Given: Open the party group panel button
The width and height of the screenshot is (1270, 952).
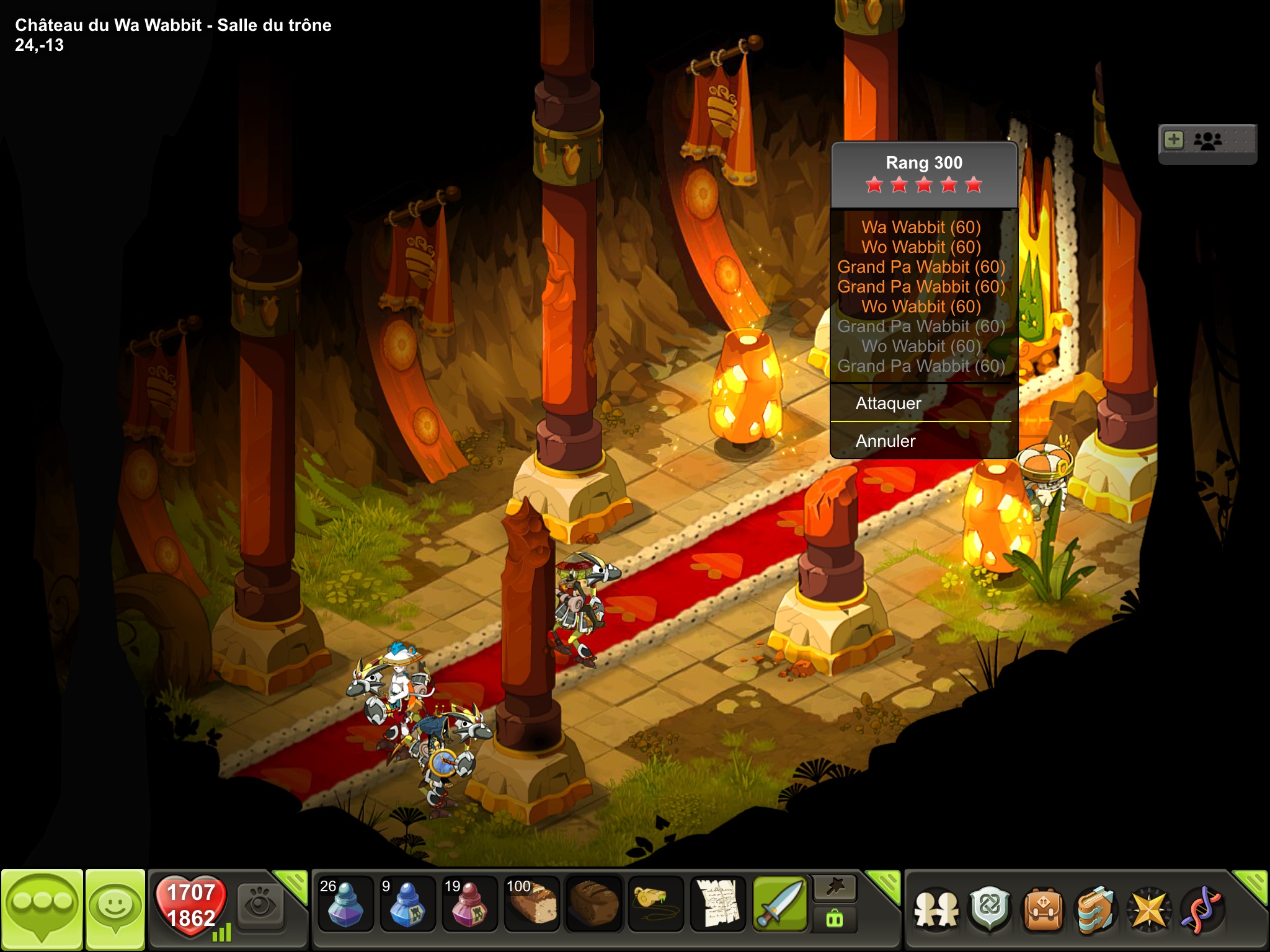Looking at the screenshot, I should 1207,141.
